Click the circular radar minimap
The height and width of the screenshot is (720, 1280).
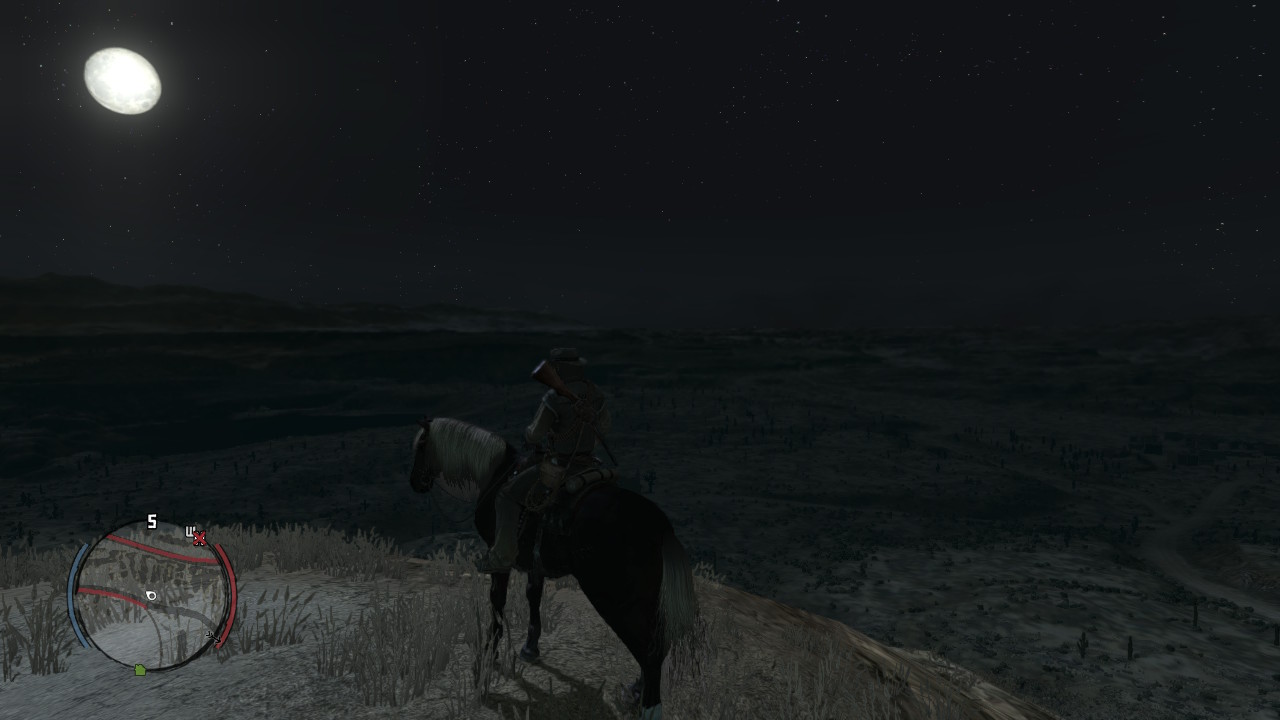152,597
